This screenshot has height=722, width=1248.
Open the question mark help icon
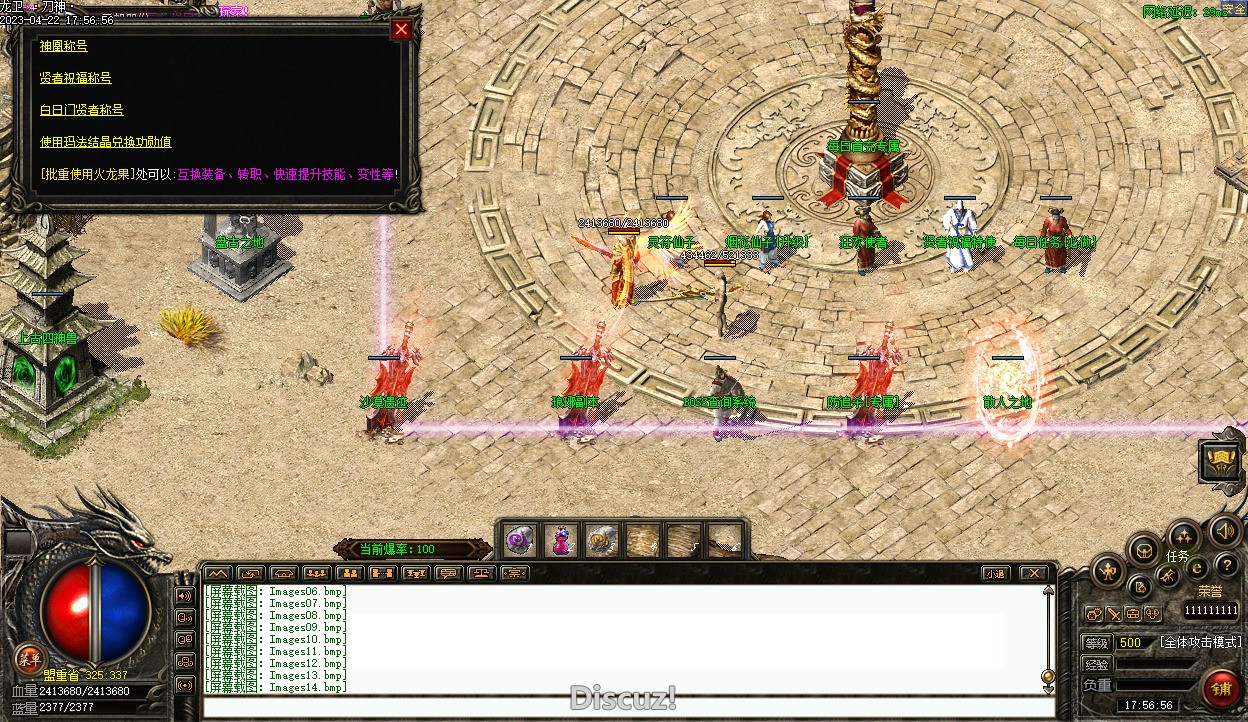(1226, 566)
